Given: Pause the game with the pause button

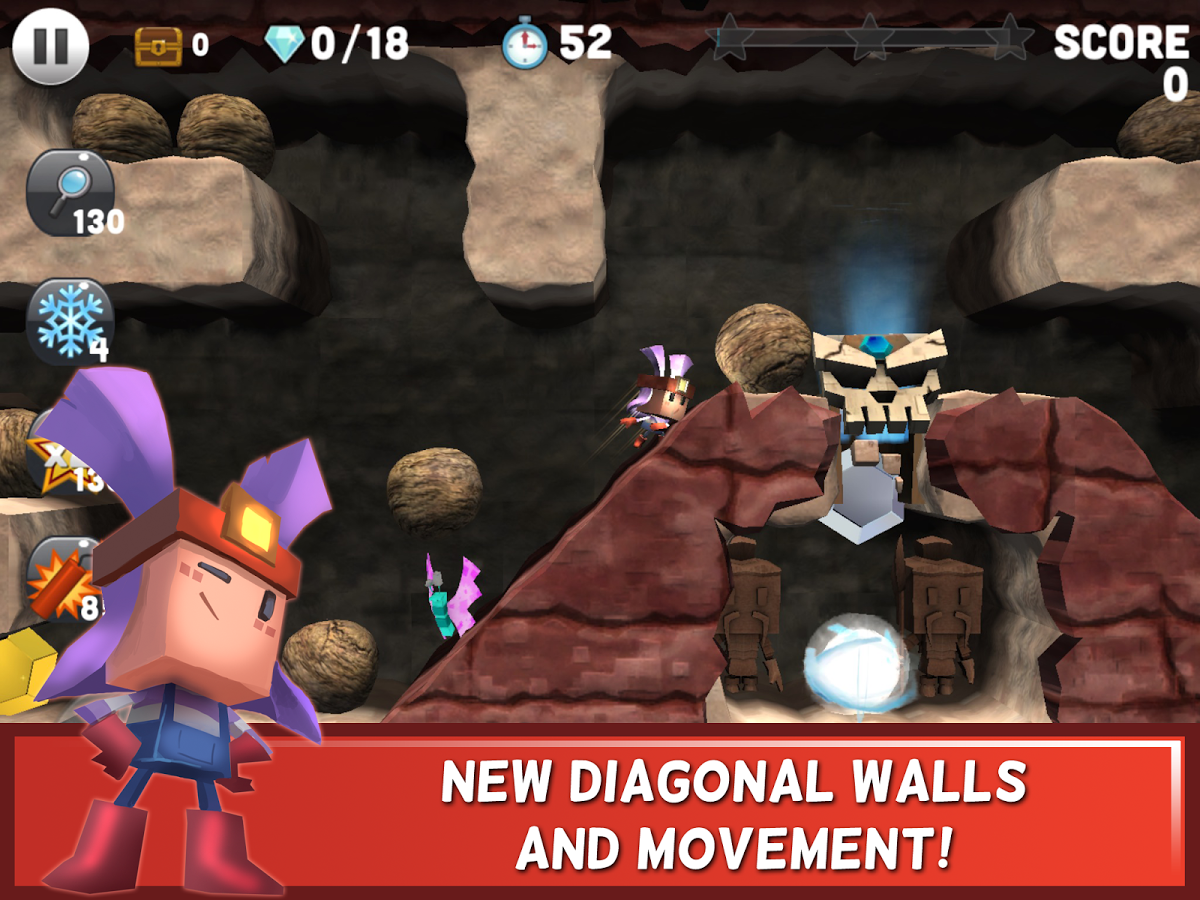Looking at the screenshot, I should coord(50,45).
